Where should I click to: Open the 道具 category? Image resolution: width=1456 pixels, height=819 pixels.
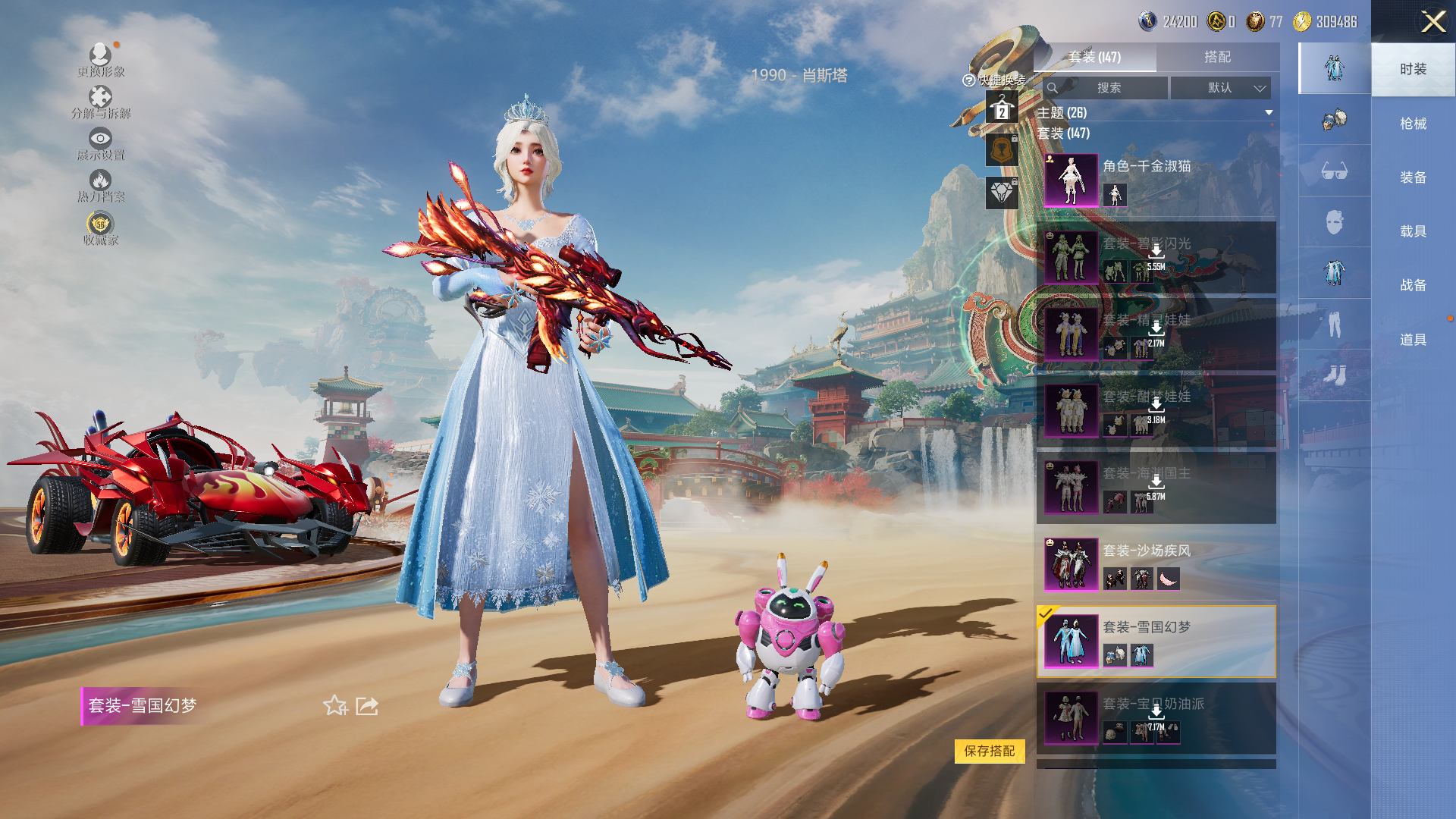[x=1413, y=340]
